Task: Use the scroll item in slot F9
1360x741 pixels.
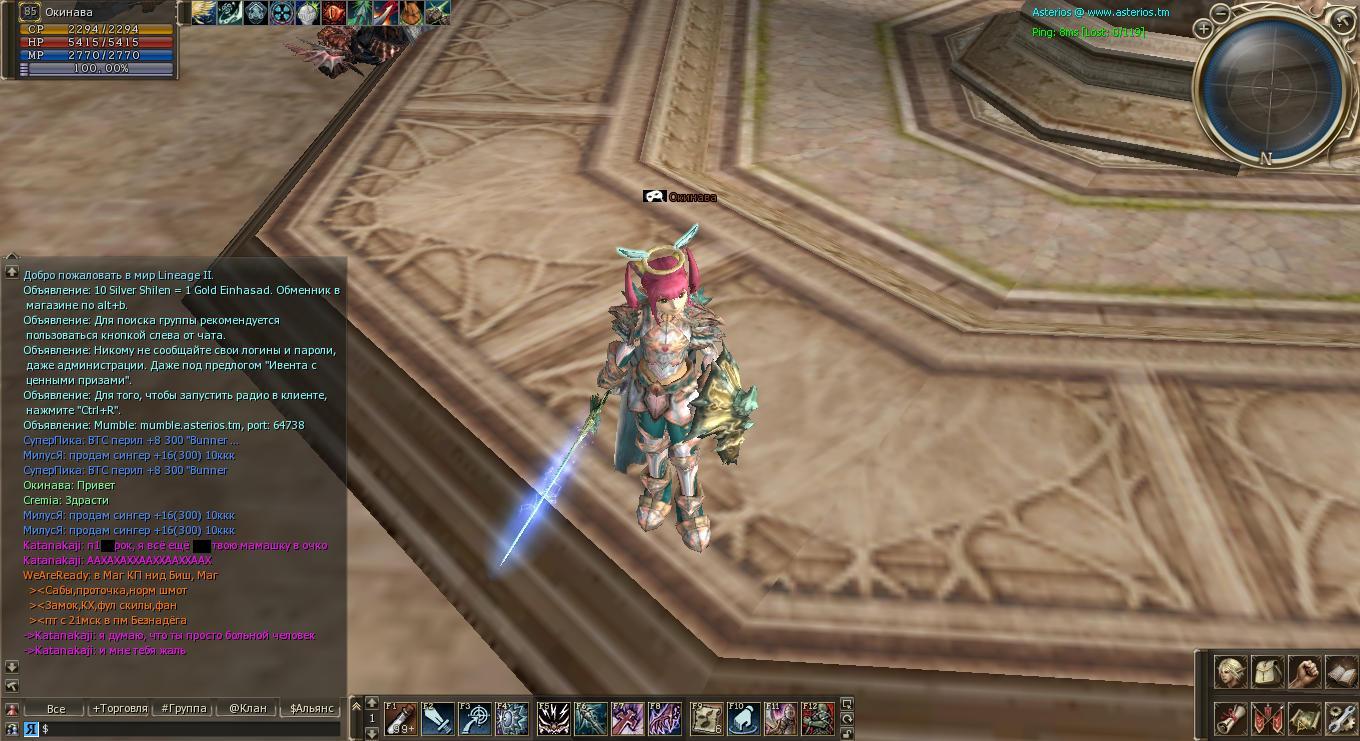Action: pos(706,718)
